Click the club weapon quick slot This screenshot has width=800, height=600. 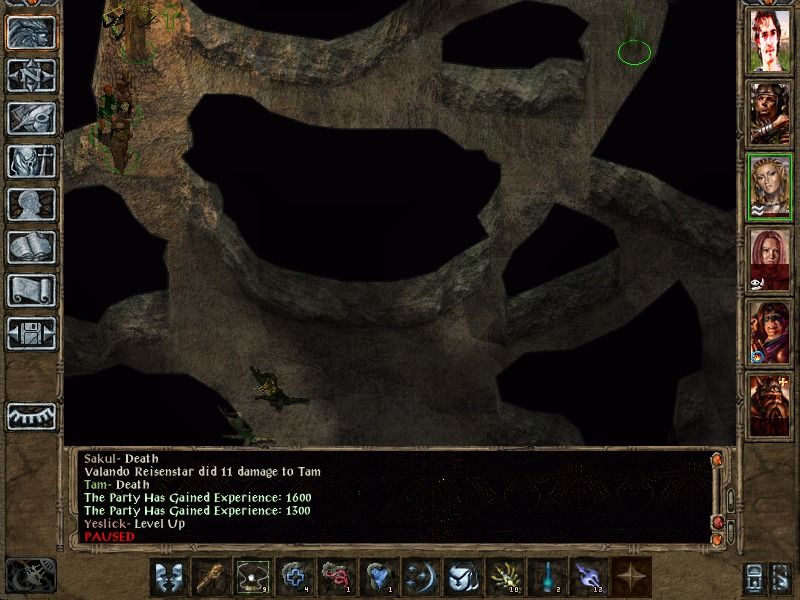[x=211, y=577]
